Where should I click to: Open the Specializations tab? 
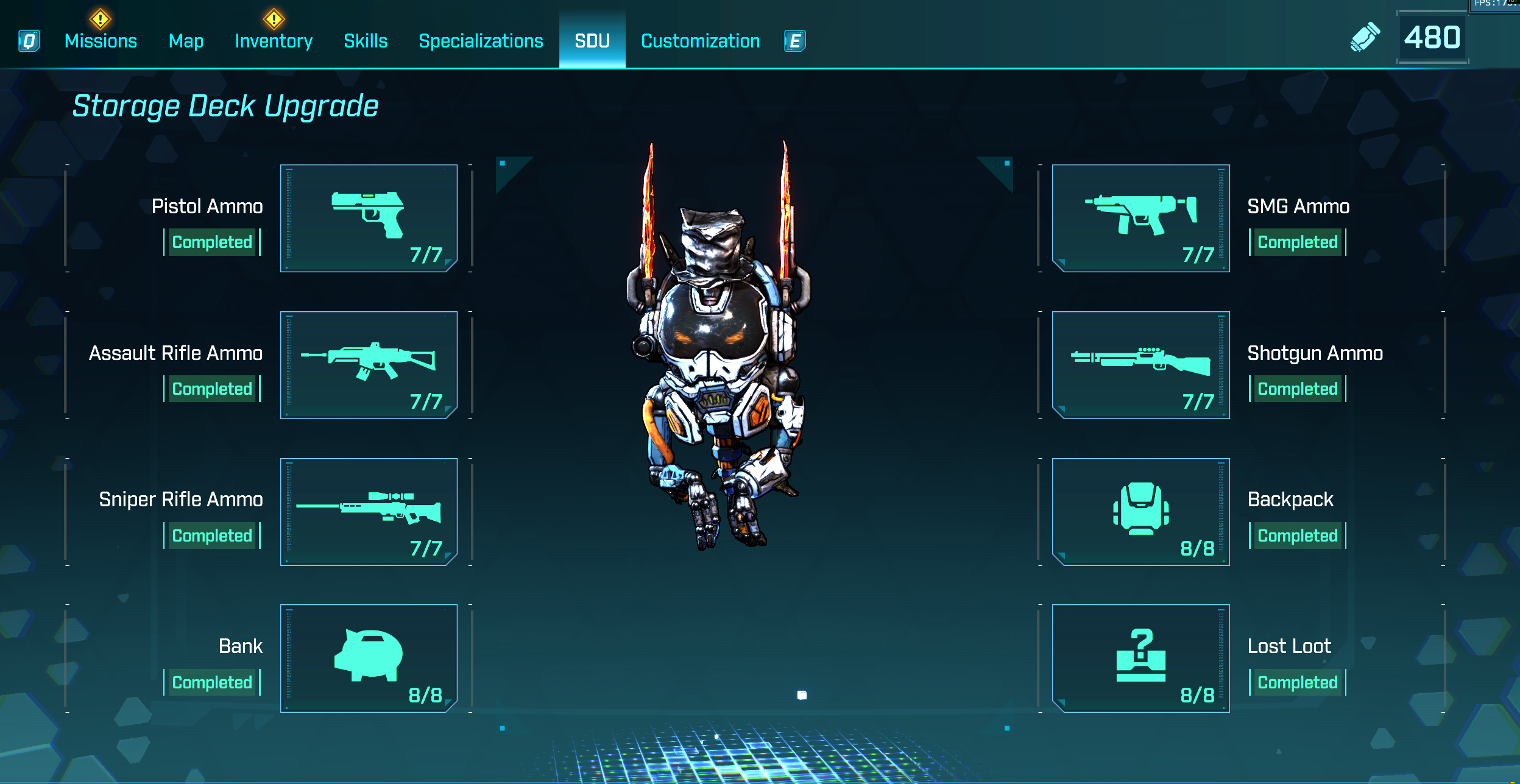(480, 40)
